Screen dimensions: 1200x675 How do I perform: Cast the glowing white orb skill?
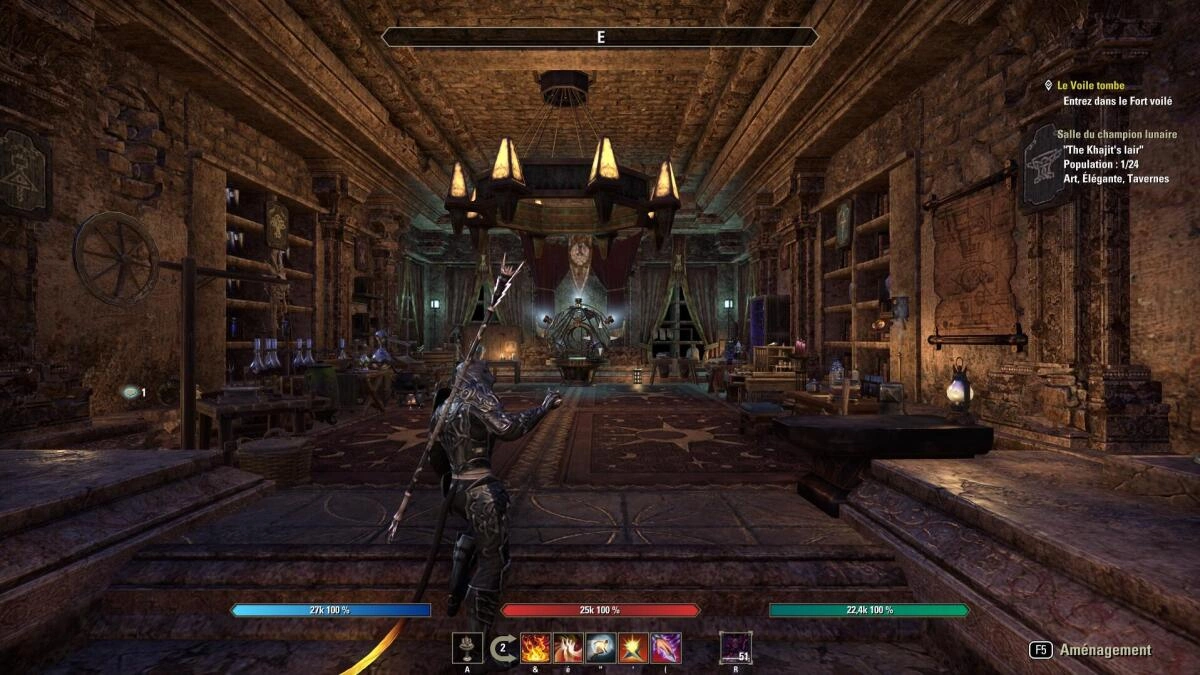click(601, 647)
